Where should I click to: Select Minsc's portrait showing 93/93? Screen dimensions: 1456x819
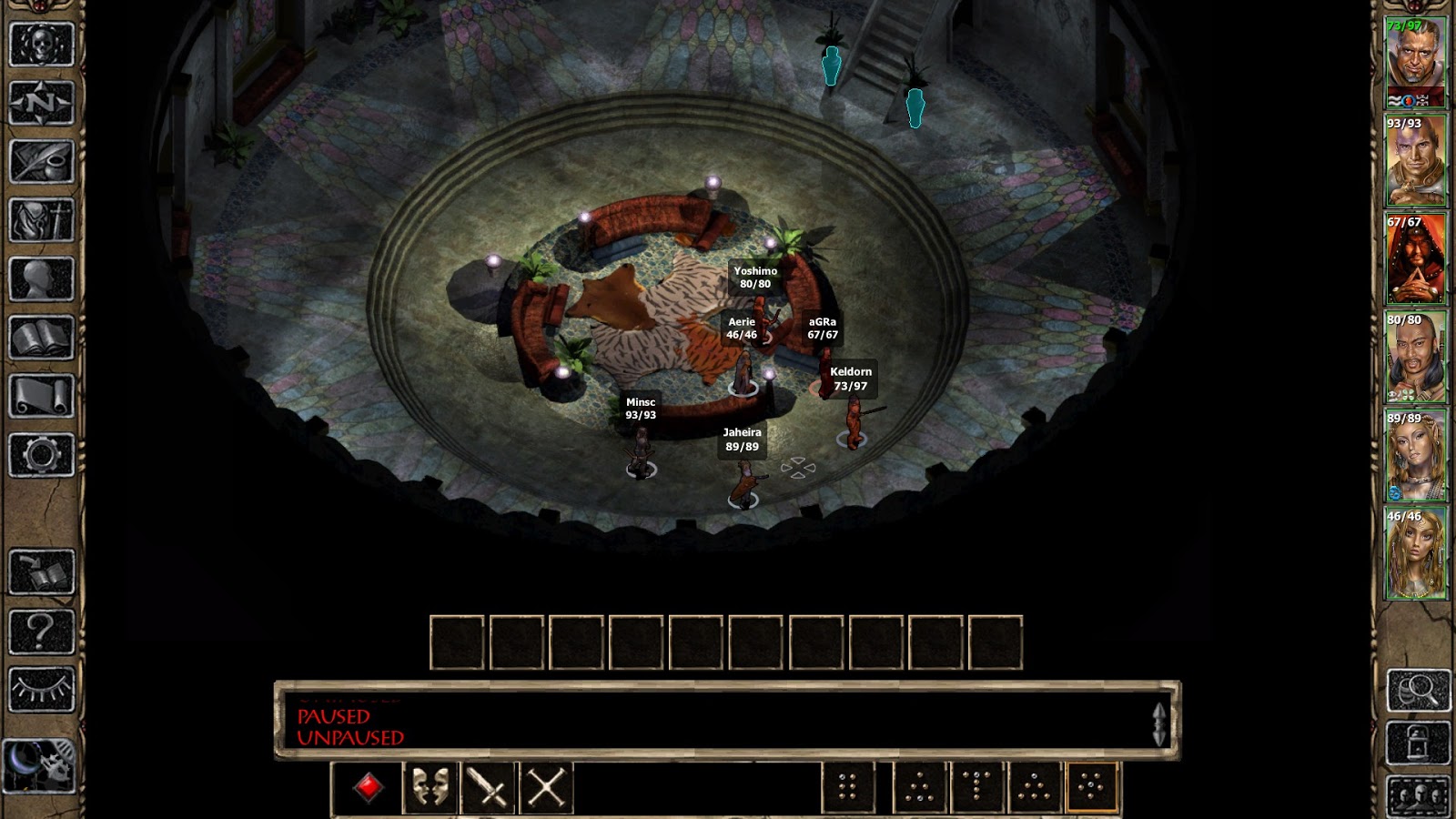point(1416,161)
